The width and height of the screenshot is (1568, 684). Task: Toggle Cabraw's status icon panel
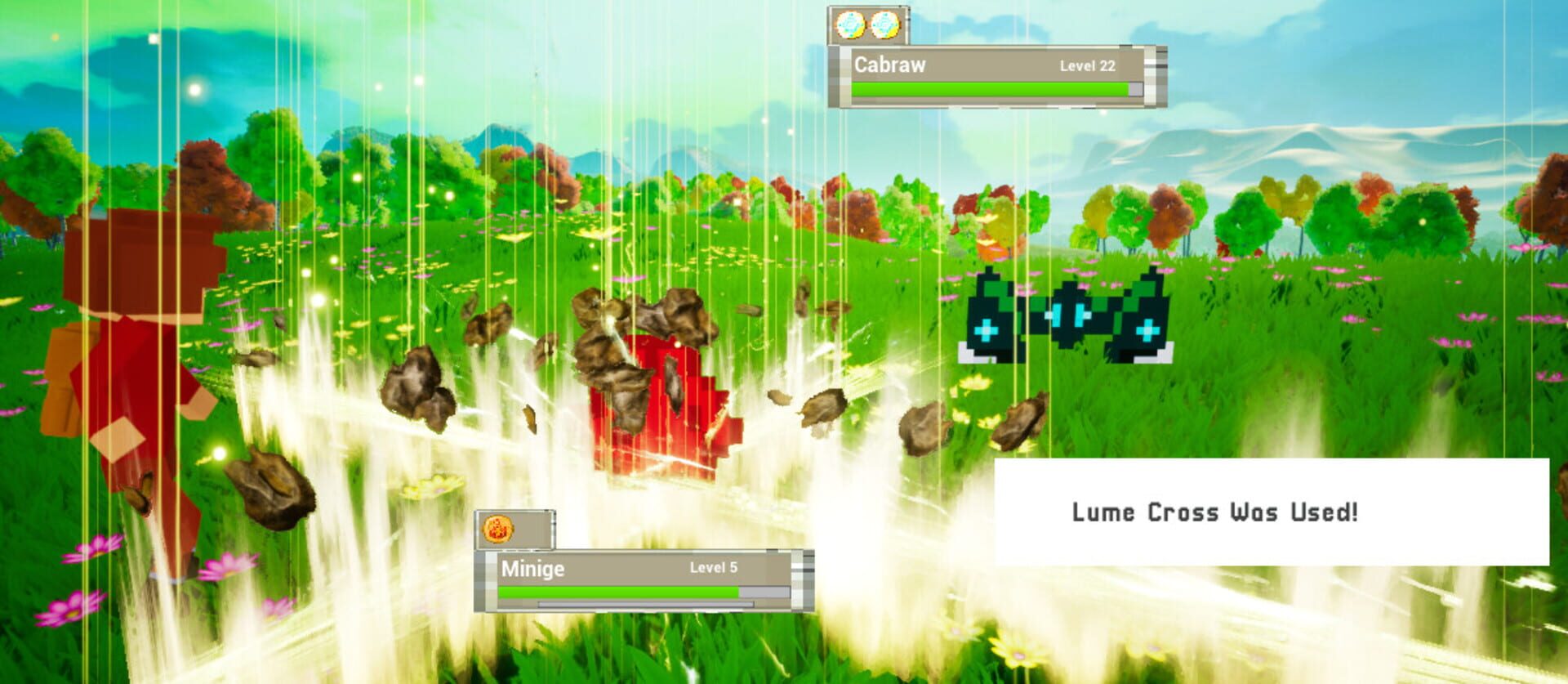(x=866, y=25)
